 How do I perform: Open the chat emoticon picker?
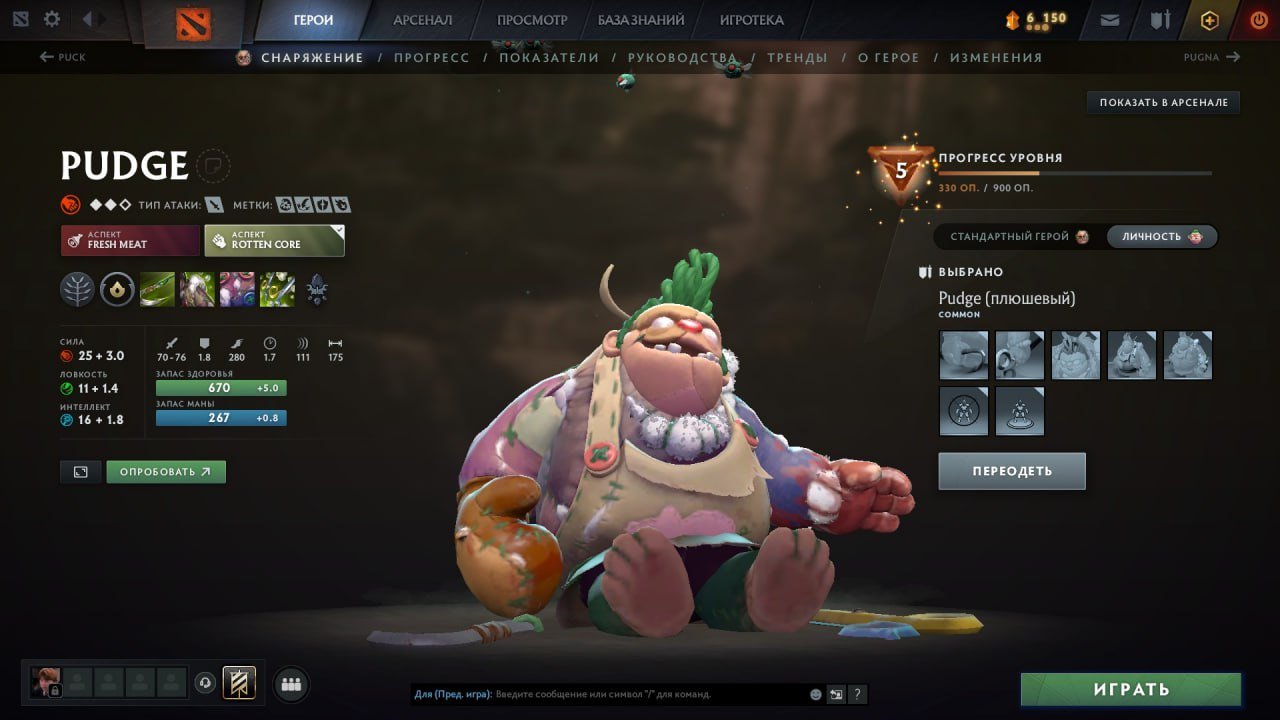pos(816,694)
